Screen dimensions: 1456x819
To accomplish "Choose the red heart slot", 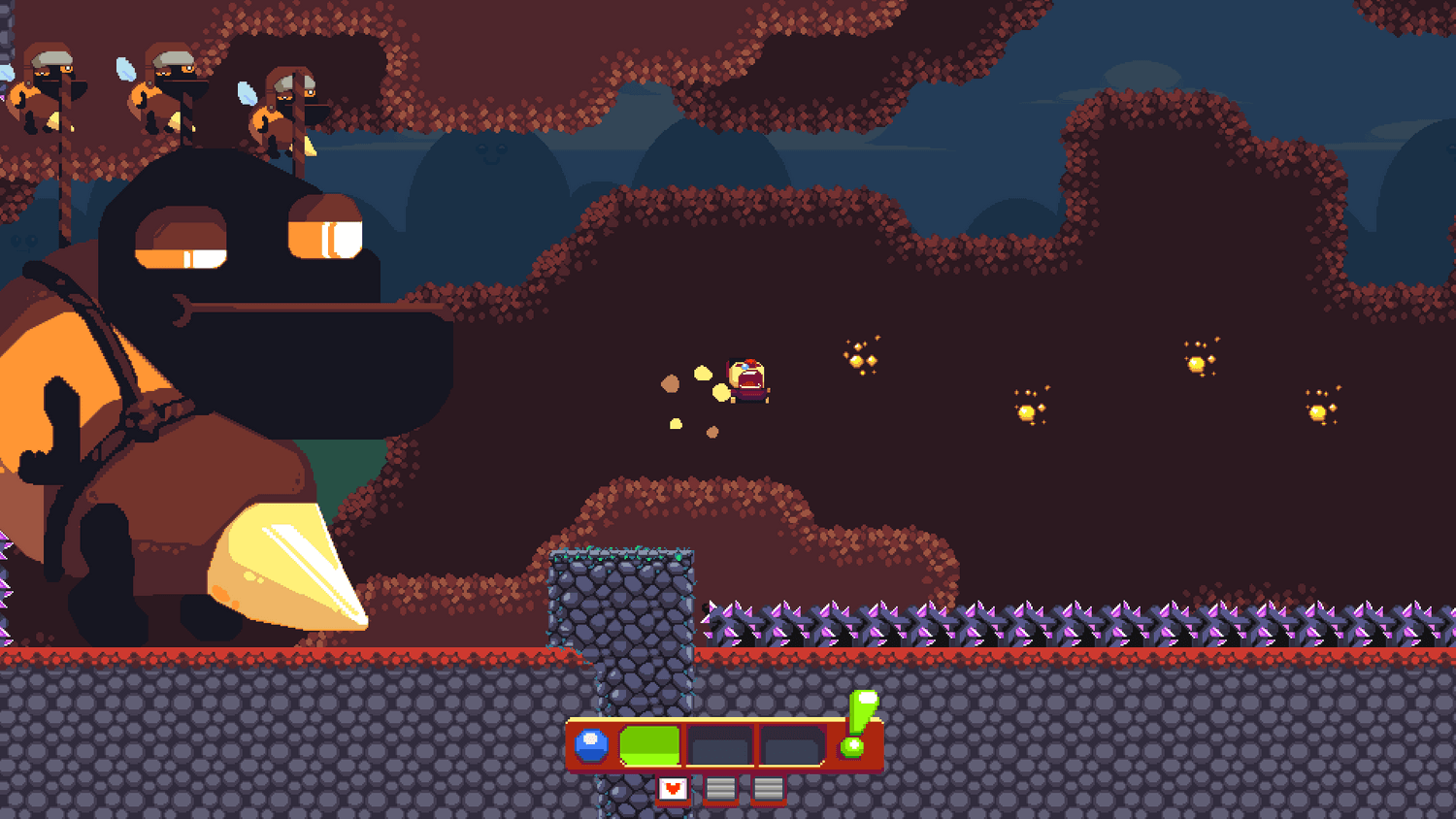I will (673, 789).
